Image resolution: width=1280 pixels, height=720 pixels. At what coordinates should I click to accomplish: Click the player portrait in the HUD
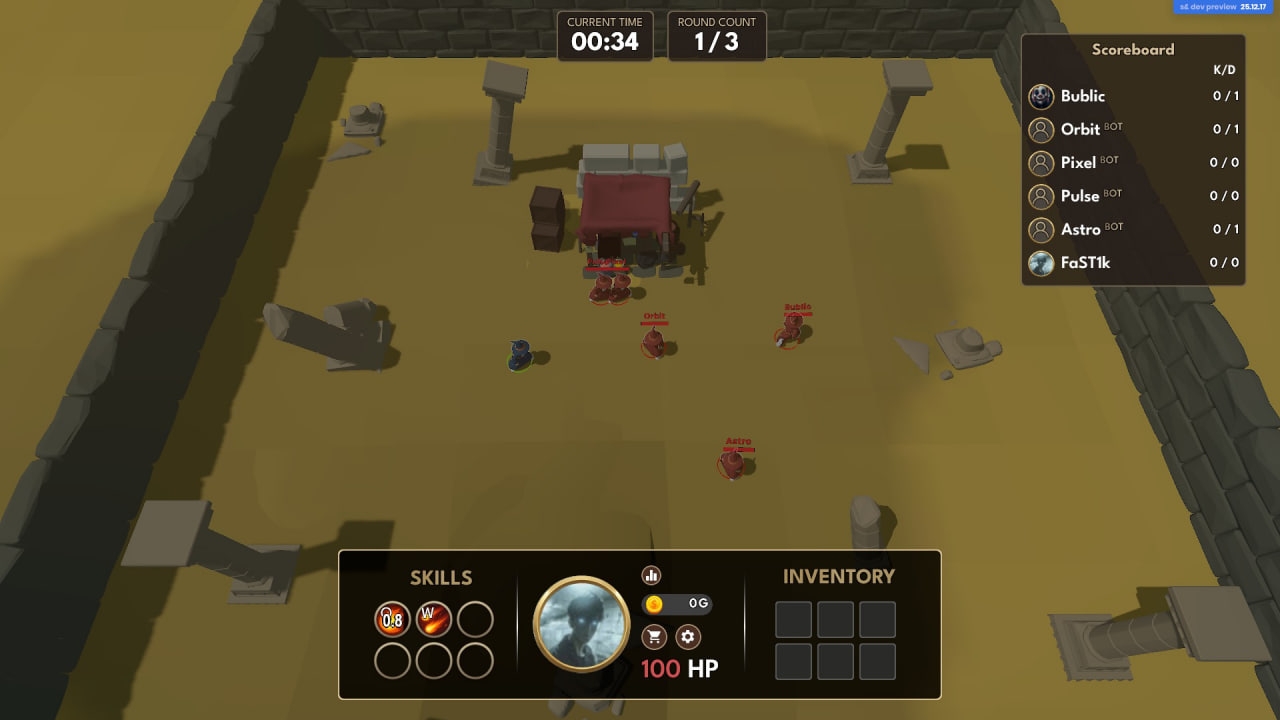581,625
